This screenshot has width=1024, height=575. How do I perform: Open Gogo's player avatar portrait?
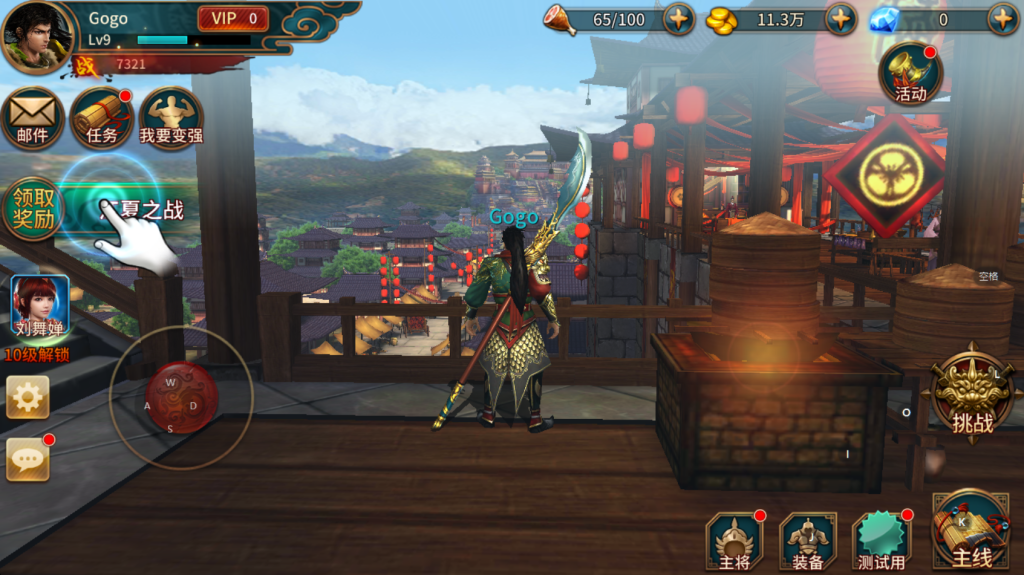[38, 37]
